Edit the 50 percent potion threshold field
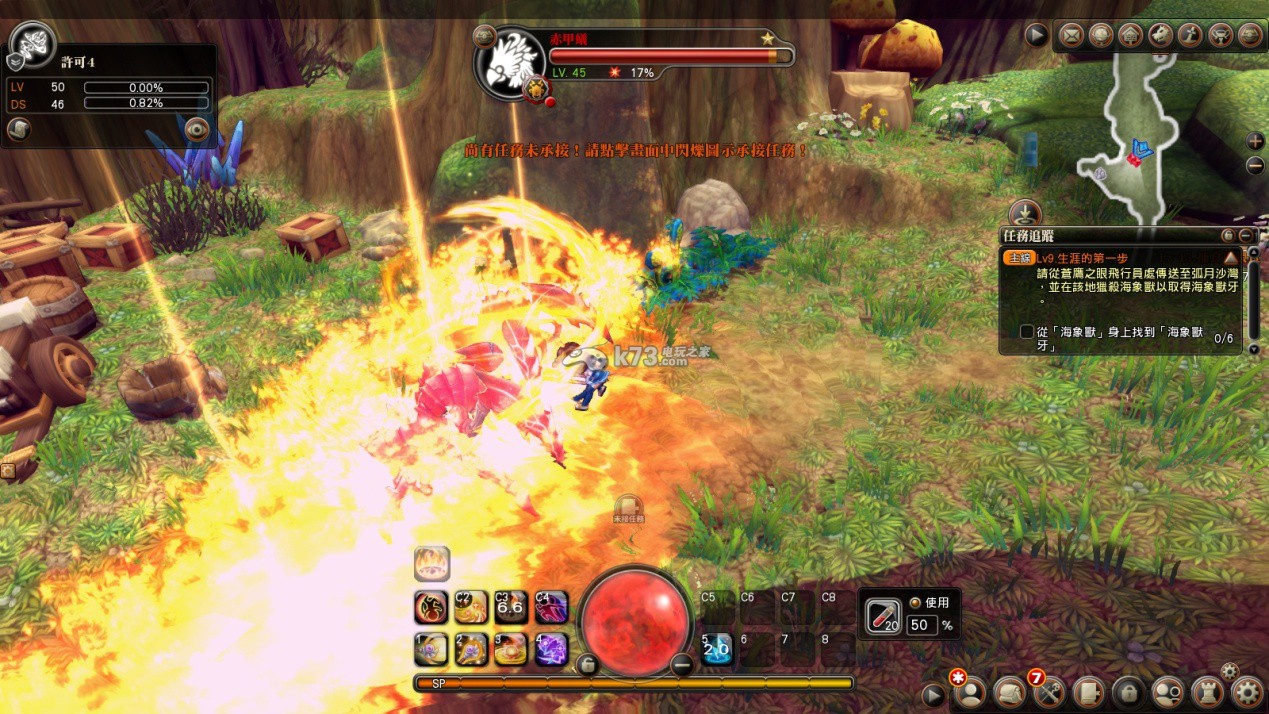This screenshot has height=714, width=1269. pyautogui.click(x=922, y=625)
